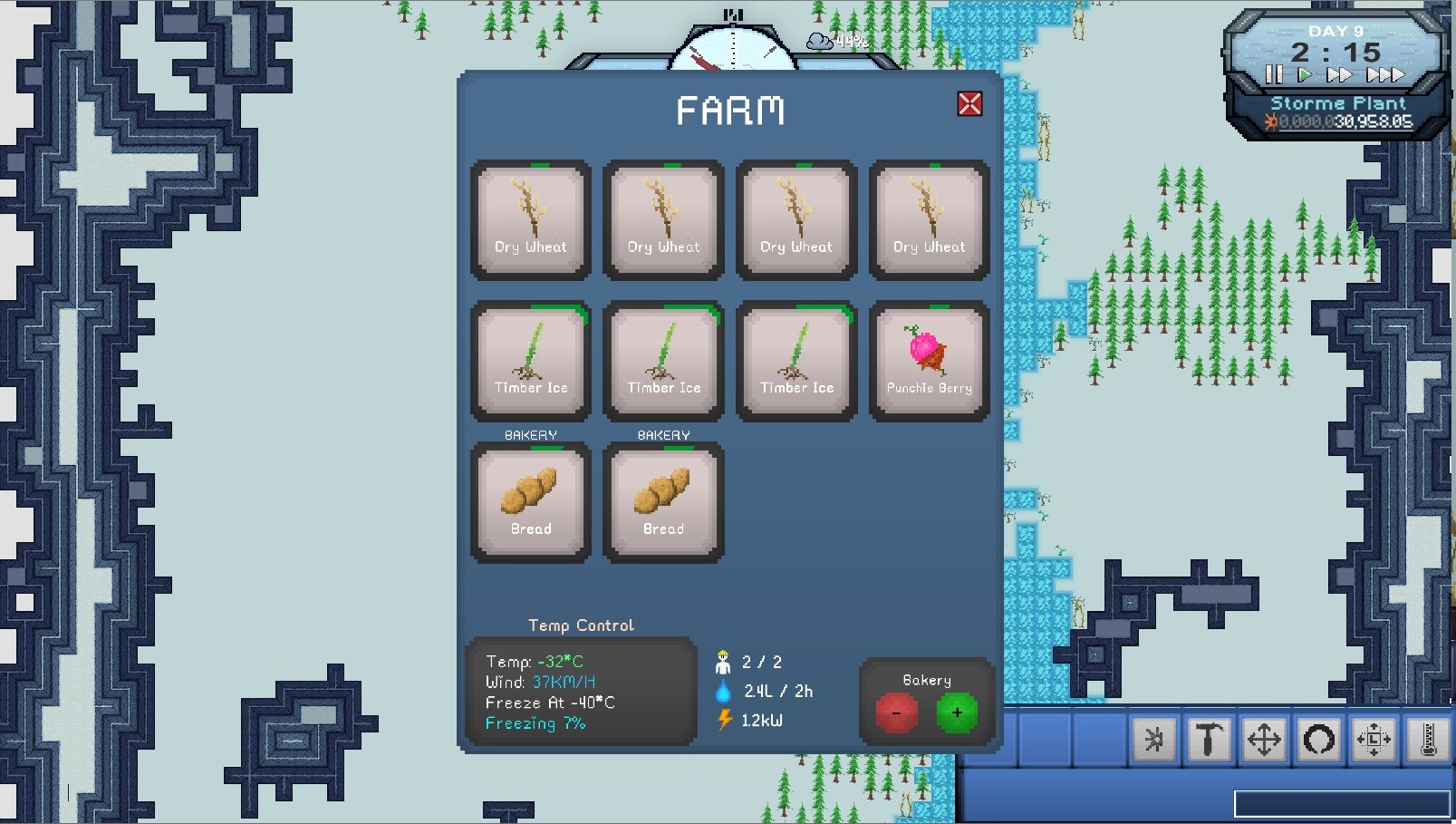This screenshot has height=824, width=1456.
Task: Select the Punchie Berry crop slot
Action: 929,361
